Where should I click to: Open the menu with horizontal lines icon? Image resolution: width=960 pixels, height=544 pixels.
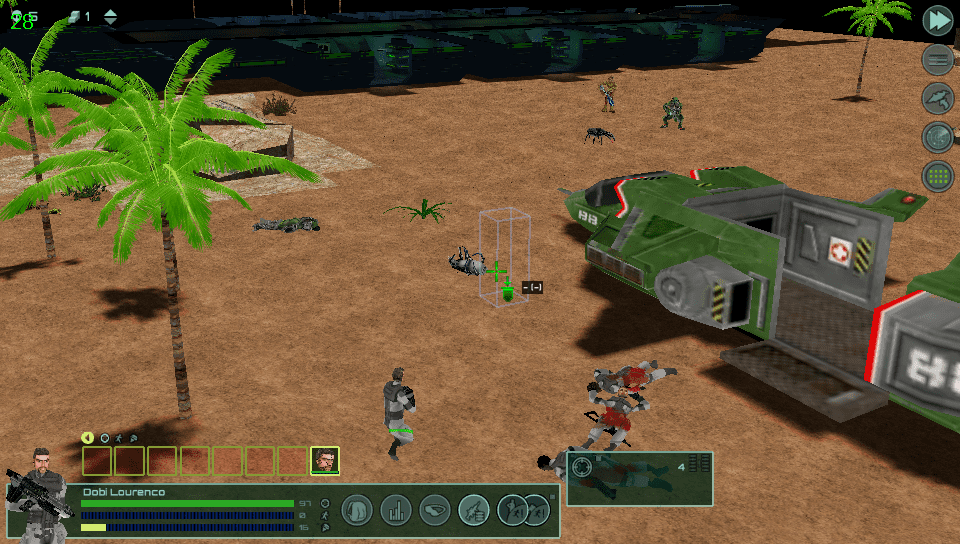click(x=937, y=59)
